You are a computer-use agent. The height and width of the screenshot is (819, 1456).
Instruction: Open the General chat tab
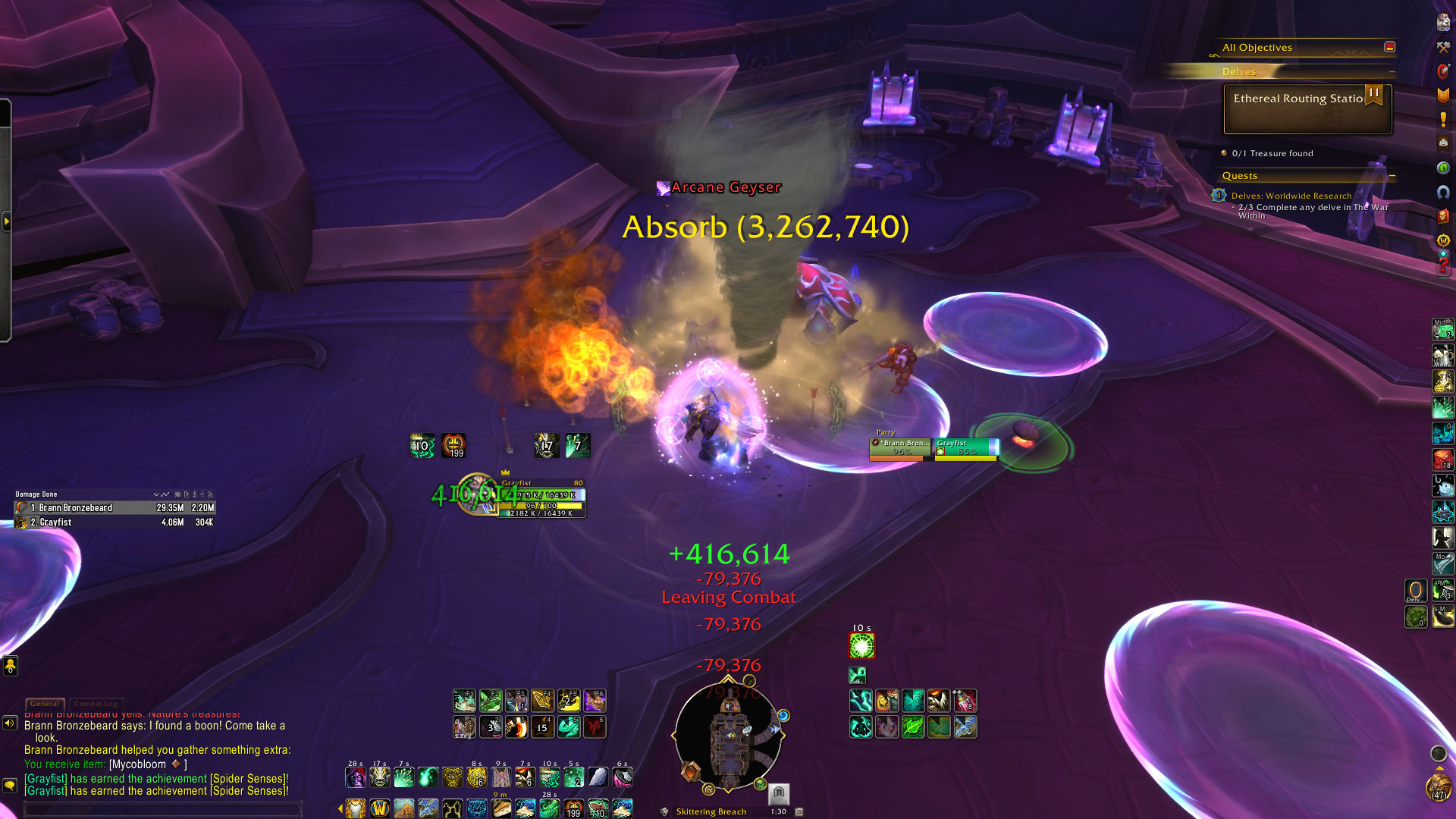pos(45,704)
